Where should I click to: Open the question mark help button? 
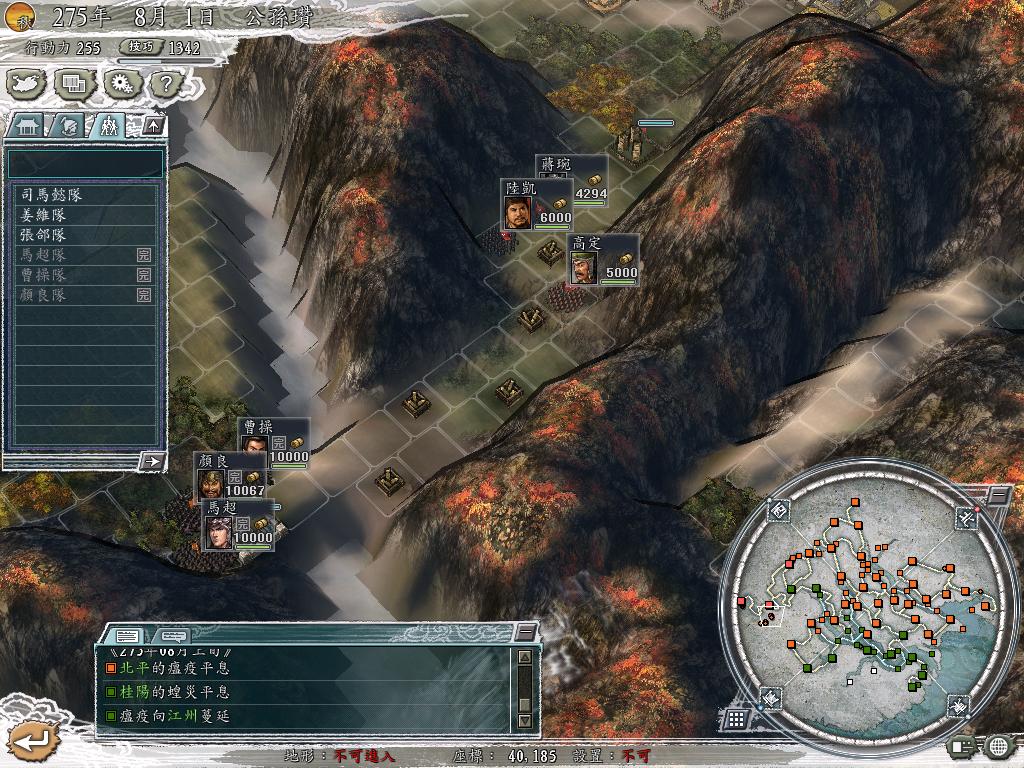(x=164, y=83)
